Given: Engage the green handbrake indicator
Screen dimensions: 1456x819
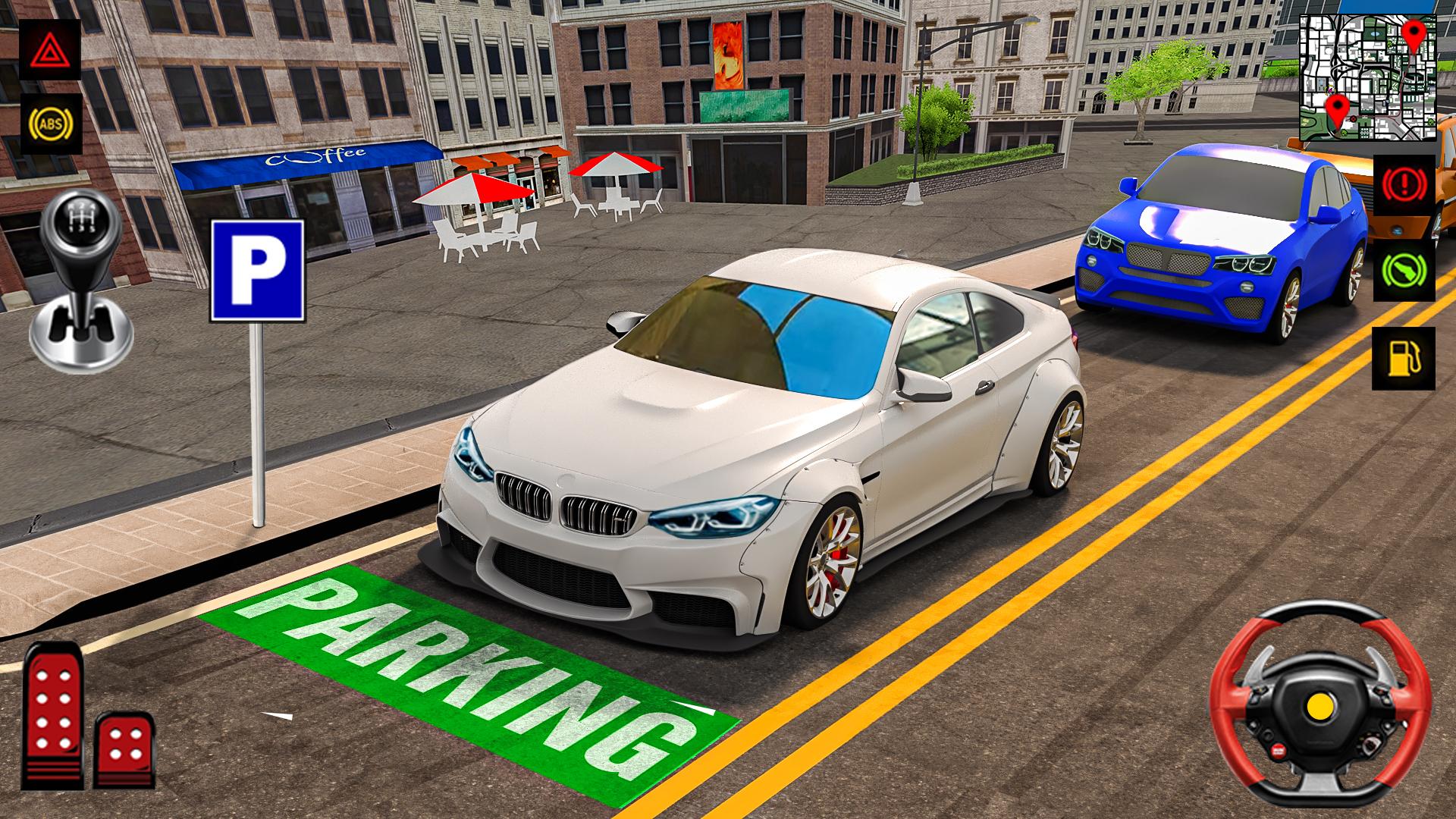Looking at the screenshot, I should coord(1405,269).
